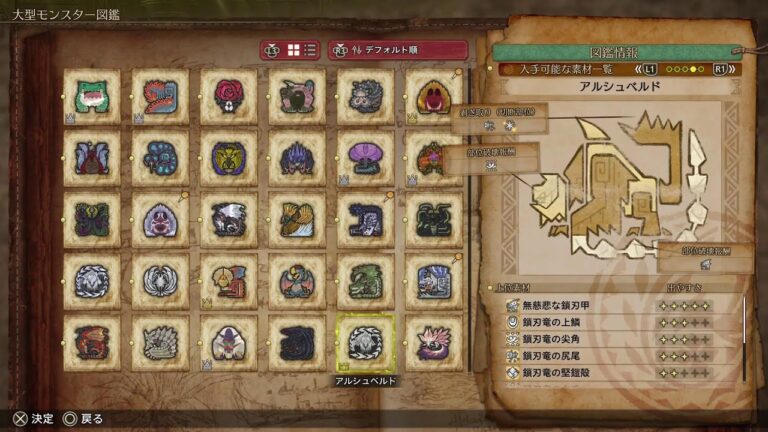Pick the all-black dragon monster tile

(296, 343)
